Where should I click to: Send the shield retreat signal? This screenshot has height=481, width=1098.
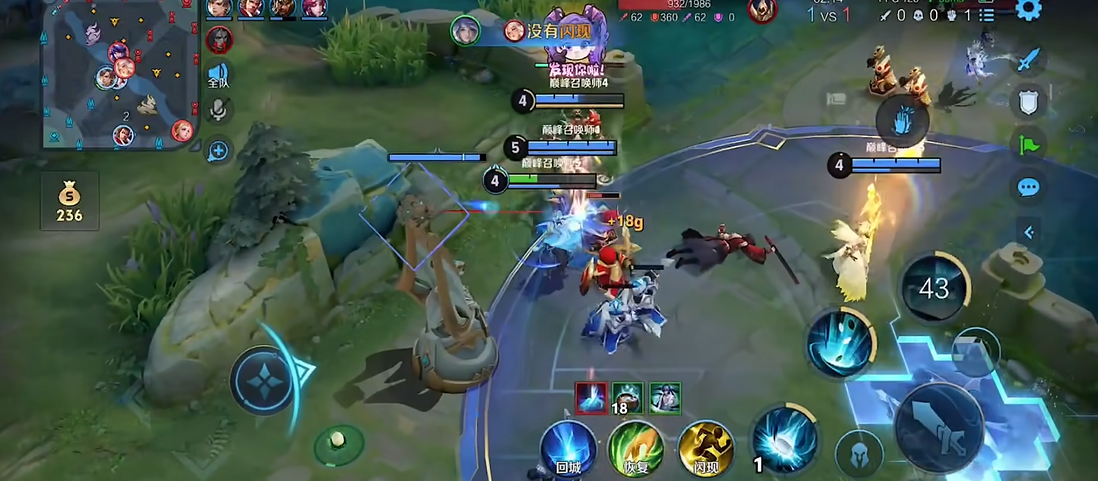pos(1028,102)
